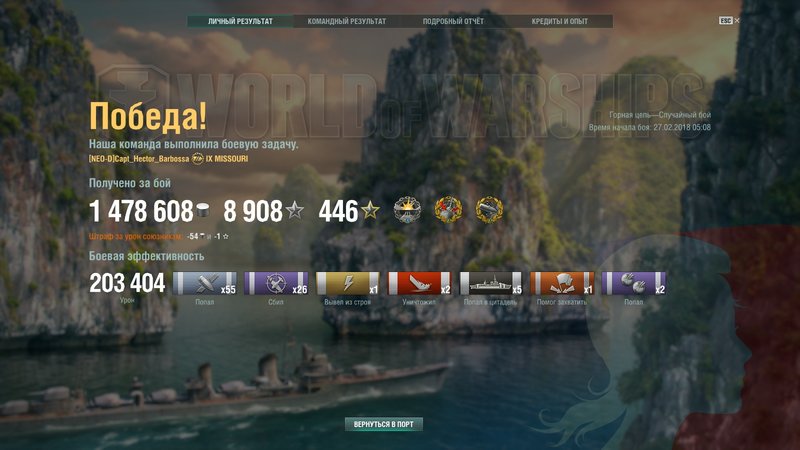Inspect the last purple x2 Попал ribbon
Screen dimensions: 800x450
click(x=634, y=283)
